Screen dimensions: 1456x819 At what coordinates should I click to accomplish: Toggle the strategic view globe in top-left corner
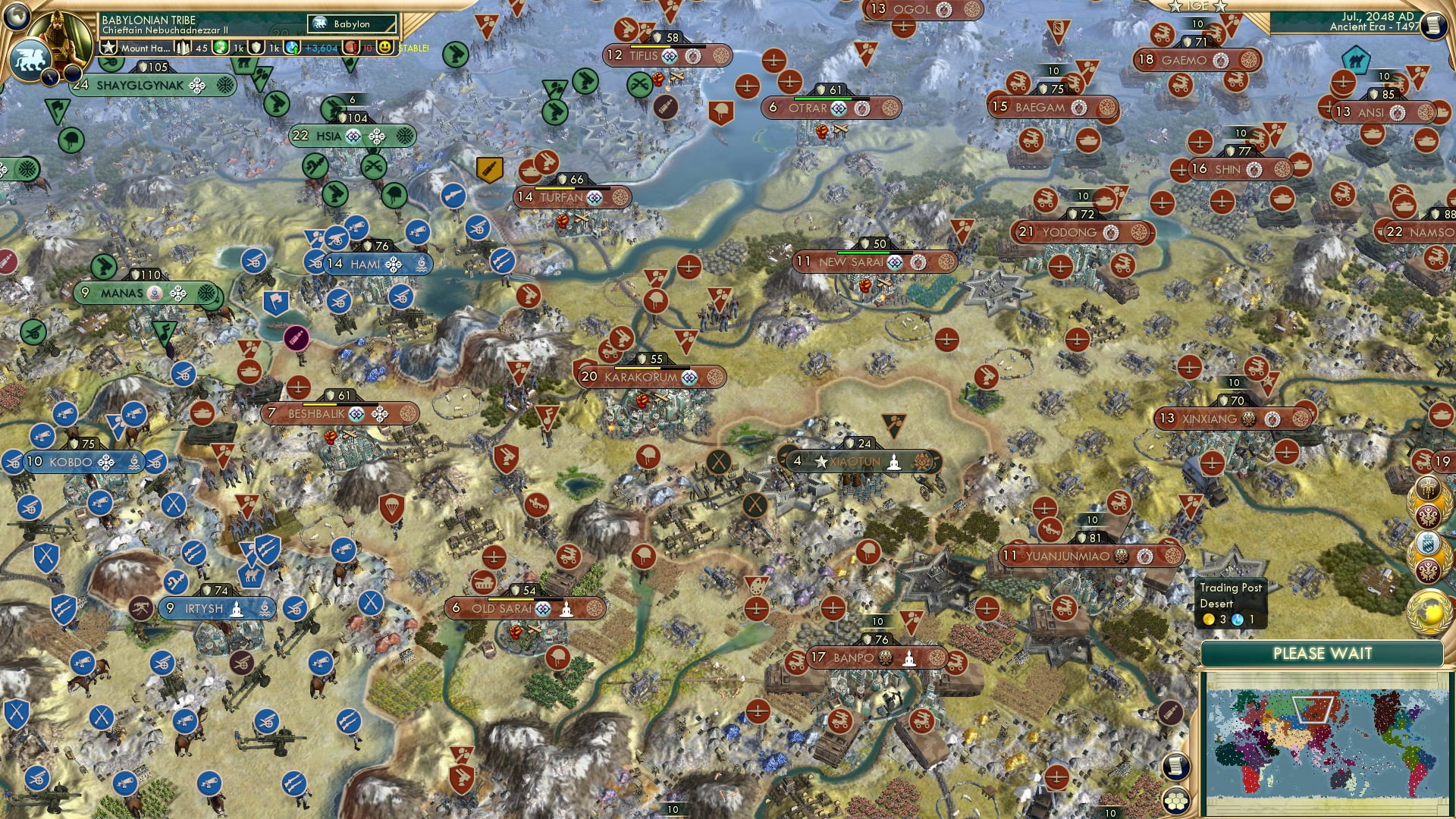click(x=15, y=17)
